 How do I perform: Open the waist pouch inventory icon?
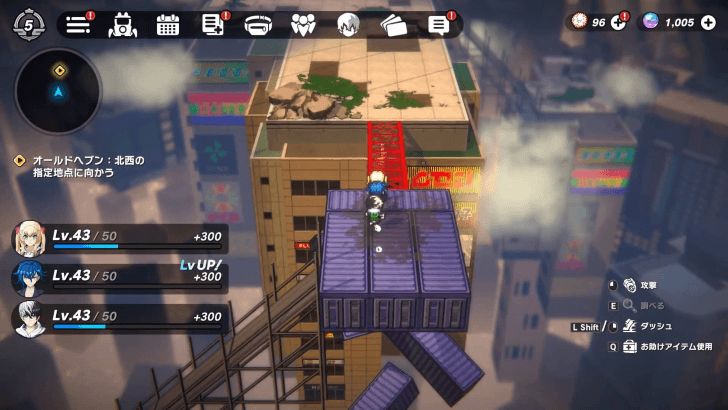tap(259, 24)
